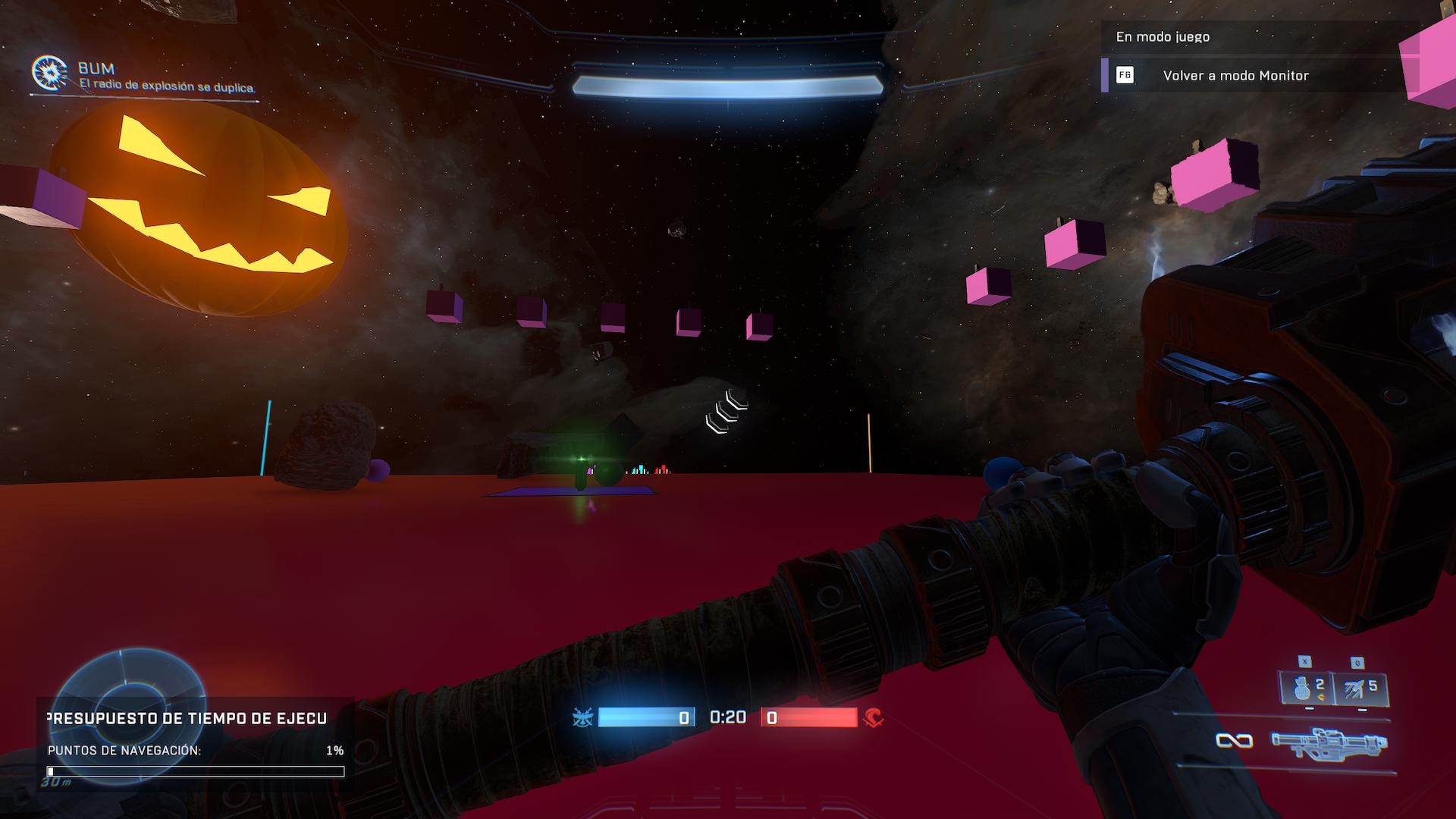
Task: Open the circular motion tracker radar
Action: (130, 679)
